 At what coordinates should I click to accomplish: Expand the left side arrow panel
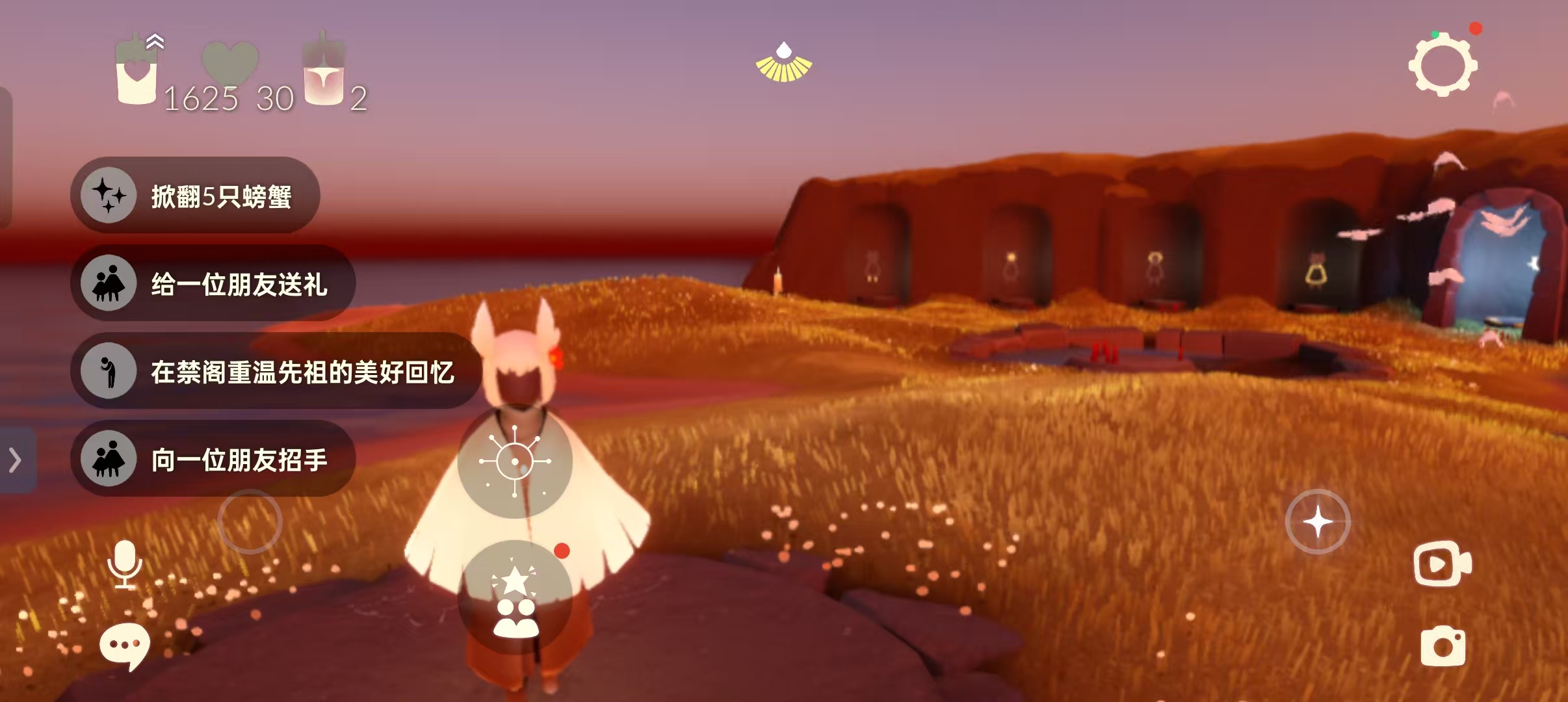click(x=16, y=460)
